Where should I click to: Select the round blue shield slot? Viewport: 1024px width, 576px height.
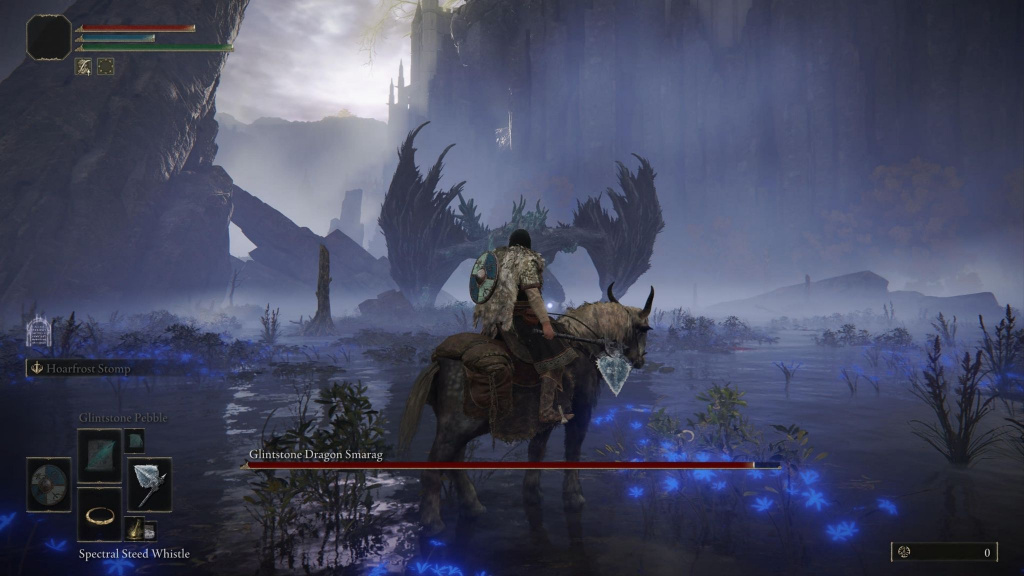pos(48,485)
